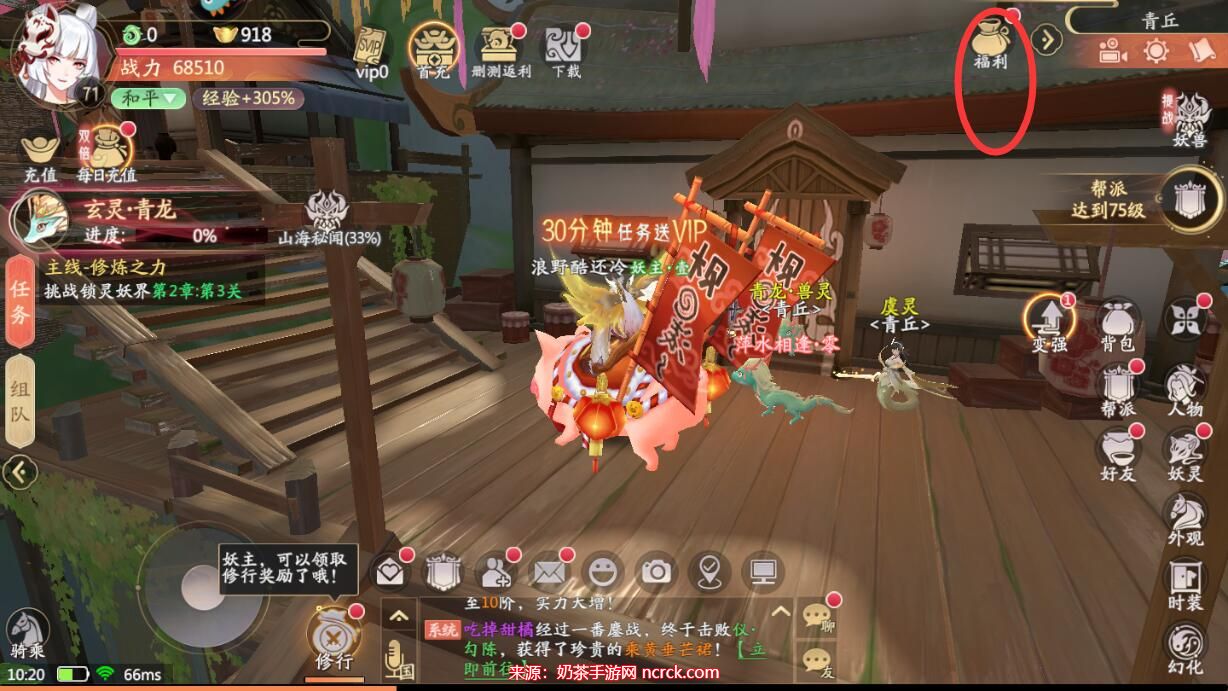
Task: Open the 时装 fashion menu
Action: [1186, 583]
